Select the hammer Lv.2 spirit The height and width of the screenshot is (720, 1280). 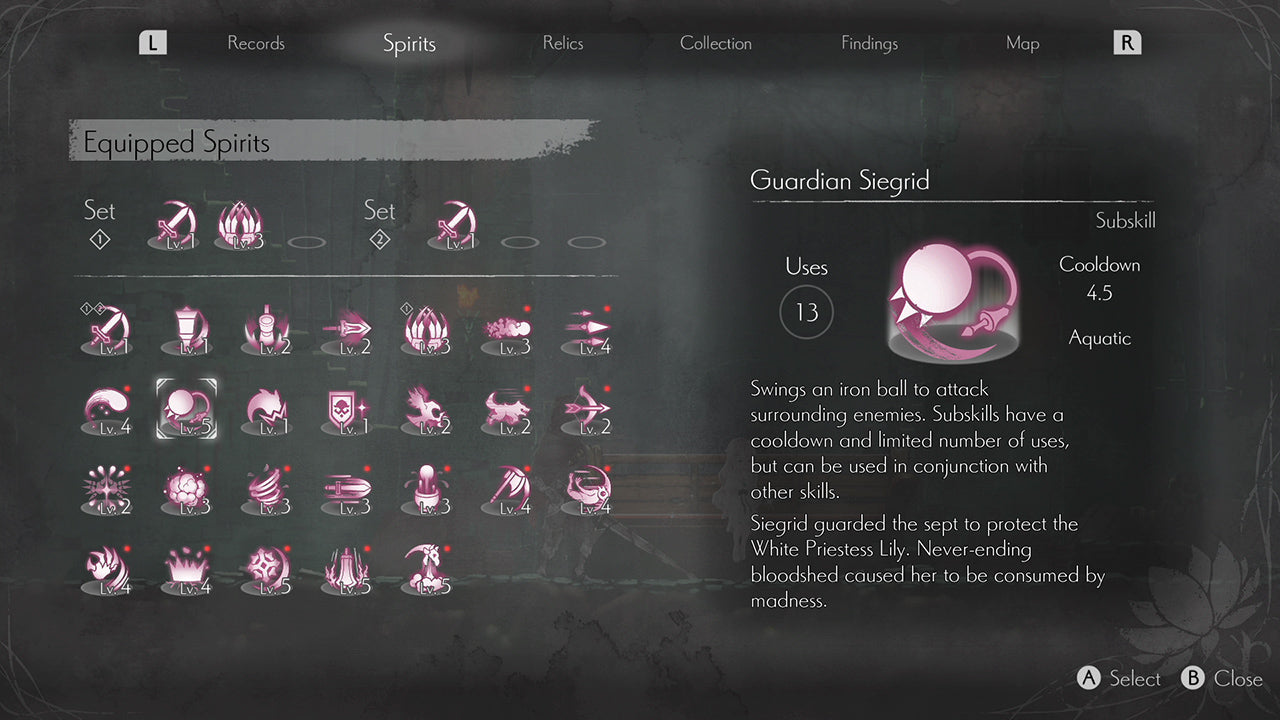pos(267,330)
